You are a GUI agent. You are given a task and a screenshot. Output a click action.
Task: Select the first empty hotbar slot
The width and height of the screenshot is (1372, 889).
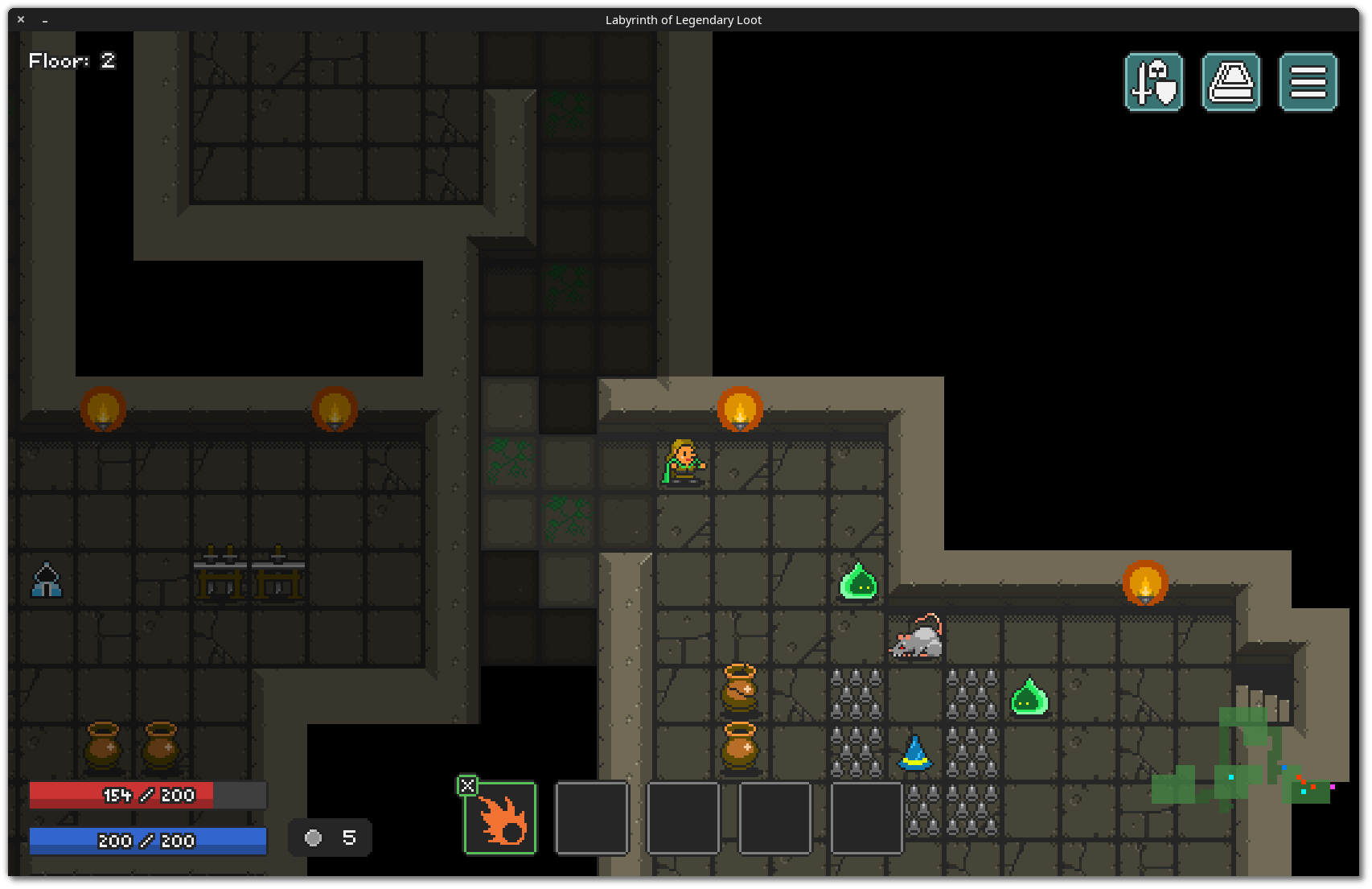[591, 817]
